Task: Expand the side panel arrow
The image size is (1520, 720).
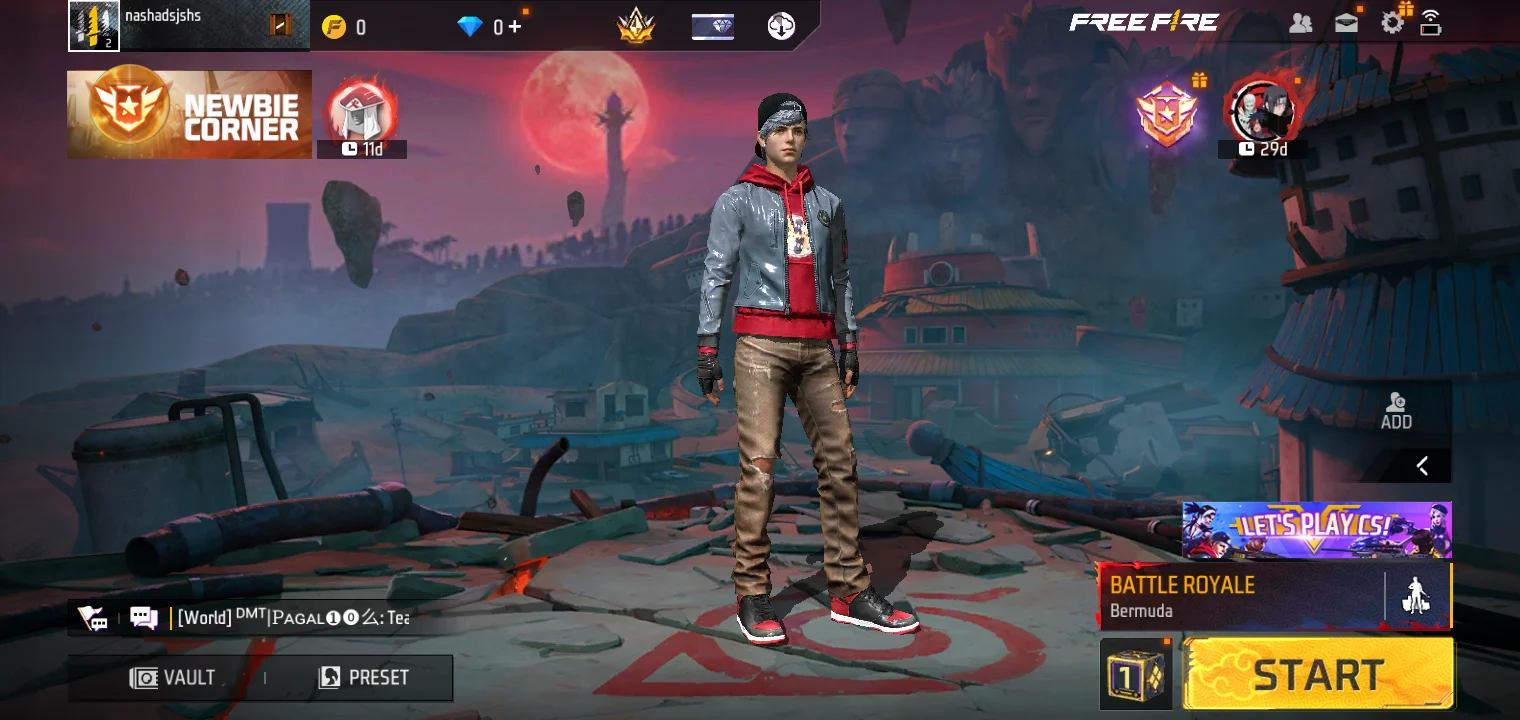Action: coord(1422,465)
